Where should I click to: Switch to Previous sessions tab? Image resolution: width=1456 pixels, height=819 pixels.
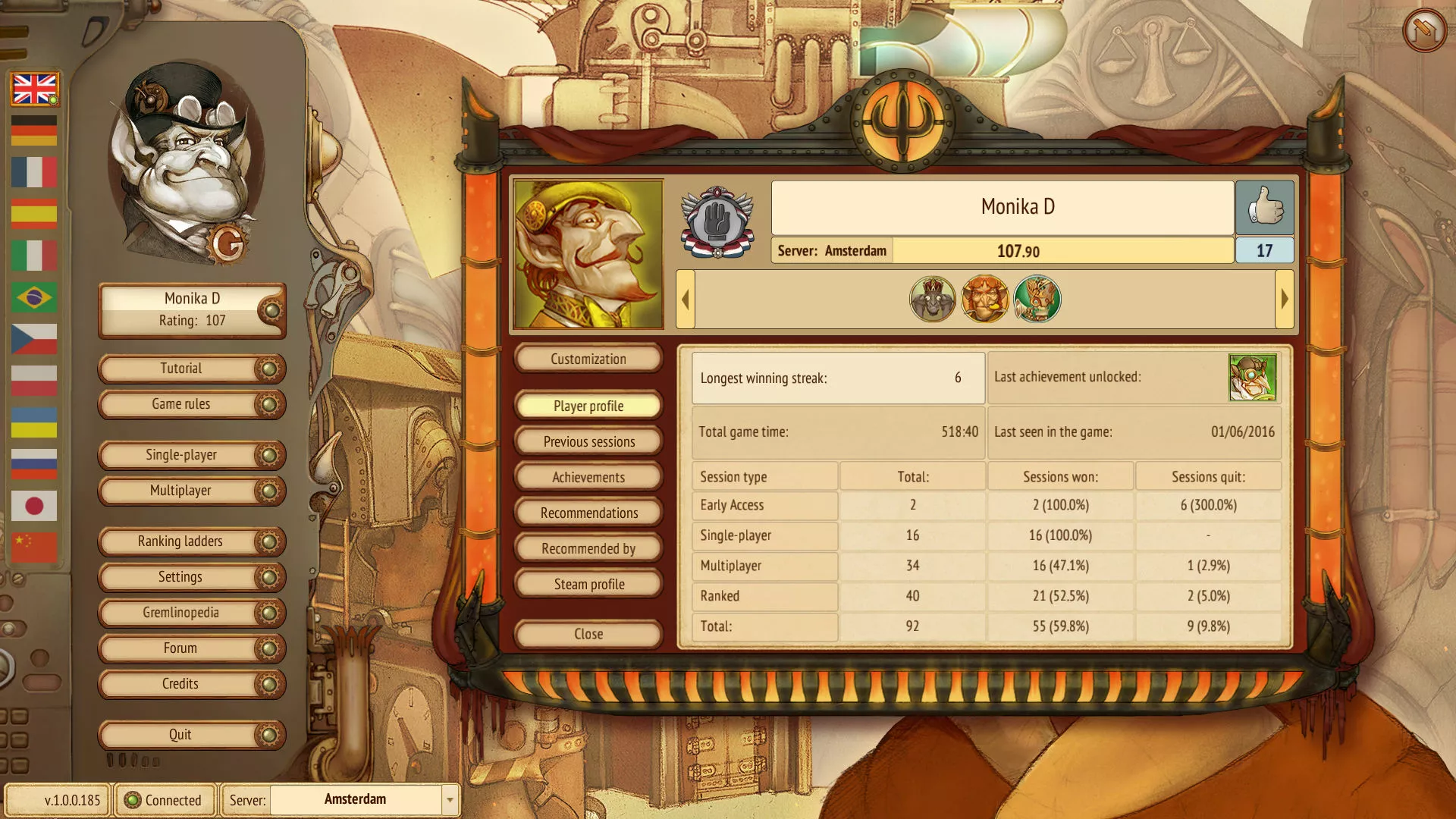click(x=588, y=442)
